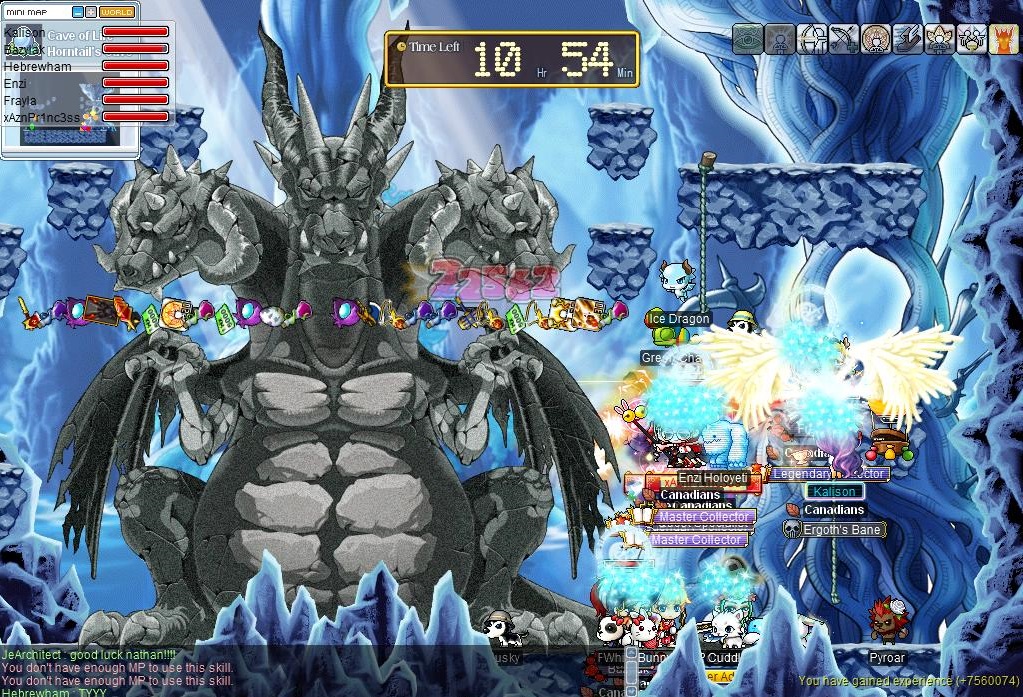This screenshot has width=1023, height=697.
Task: Click the chat log scrollbar
Action: click(x=631, y=672)
